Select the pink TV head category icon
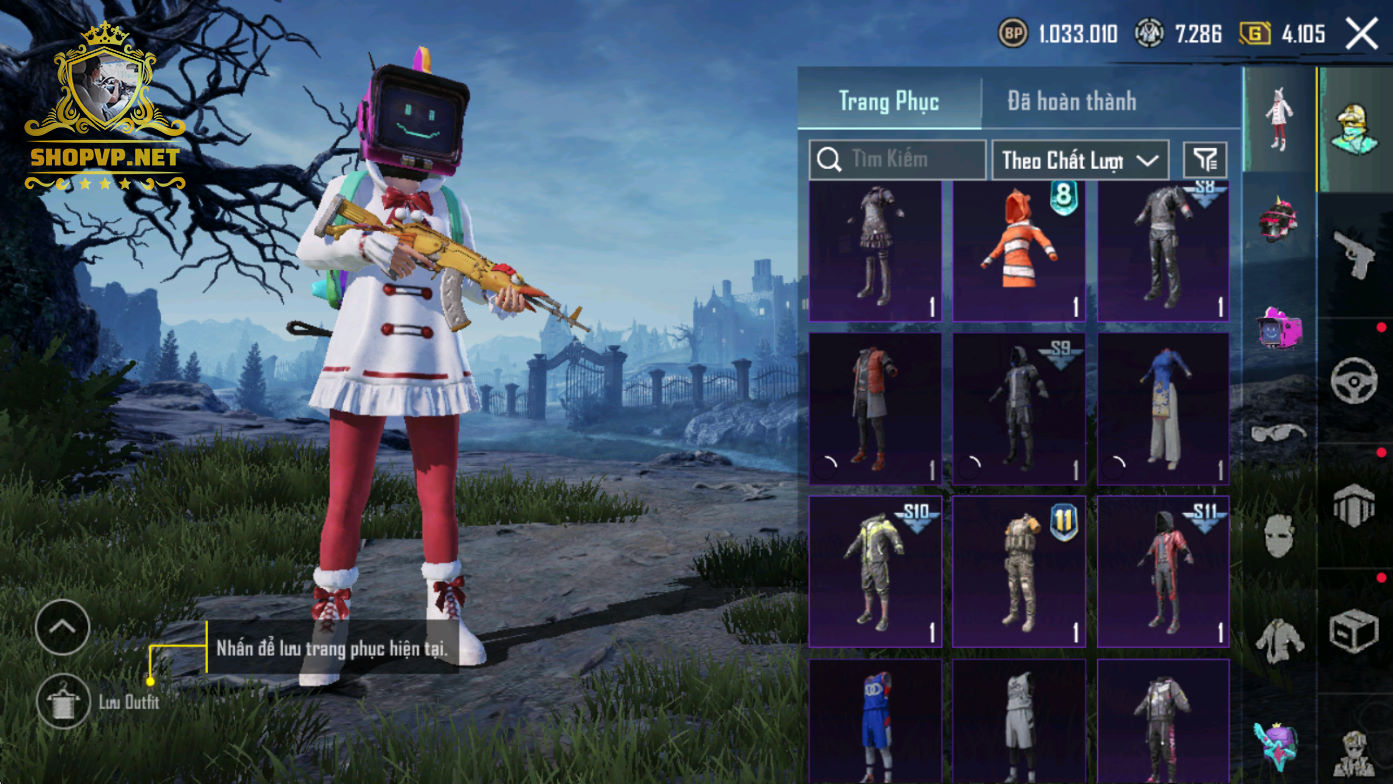Image resolution: width=1393 pixels, height=784 pixels. coord(1279,328)
